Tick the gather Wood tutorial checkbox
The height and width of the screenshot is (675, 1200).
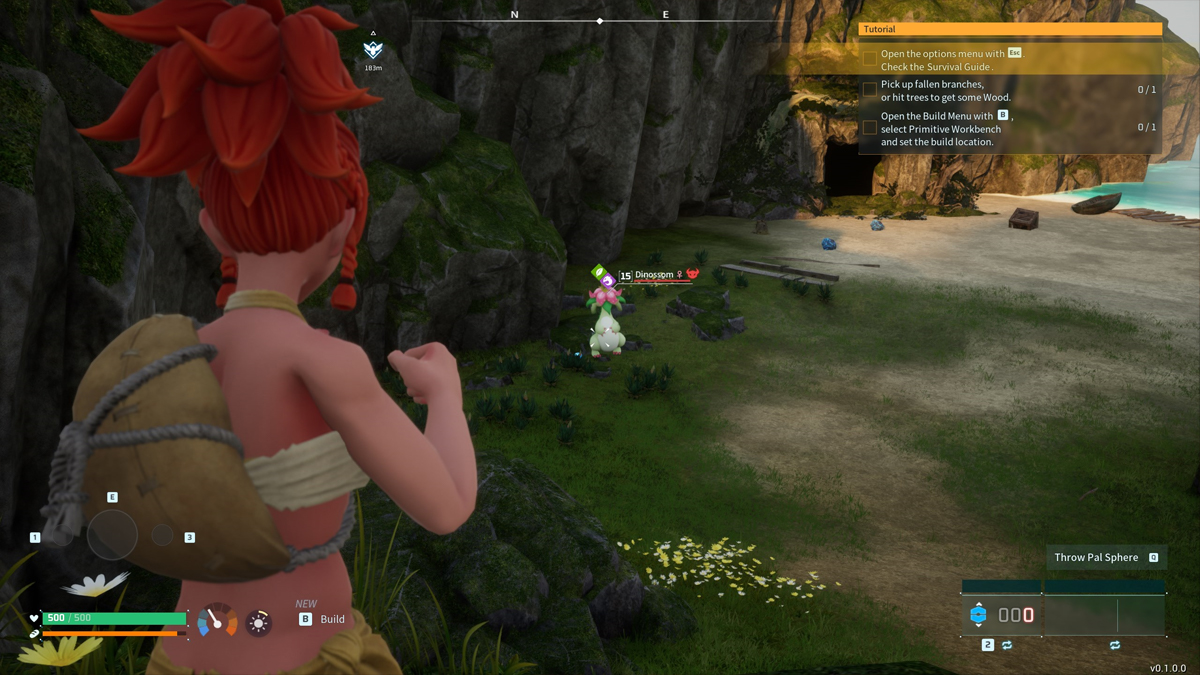(870, 90)
